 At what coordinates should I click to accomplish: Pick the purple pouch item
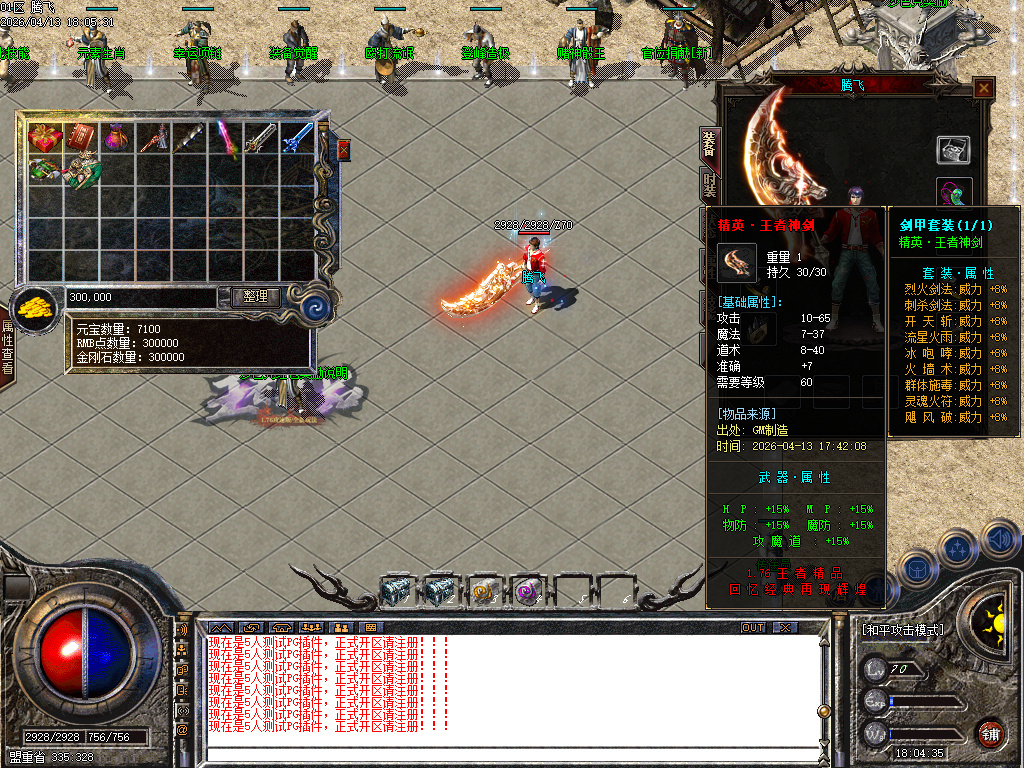coord(117,137)
